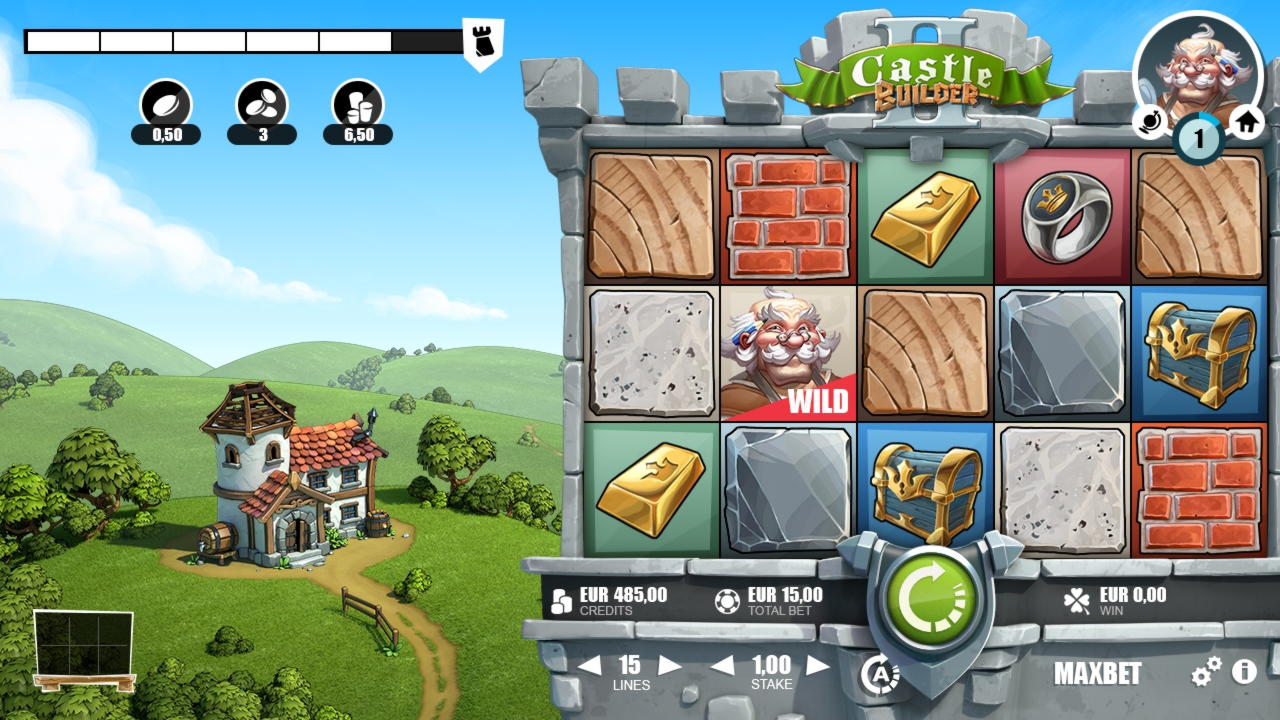Select the 6,50 value material icon
The image size is (1280, 720).
358,104
